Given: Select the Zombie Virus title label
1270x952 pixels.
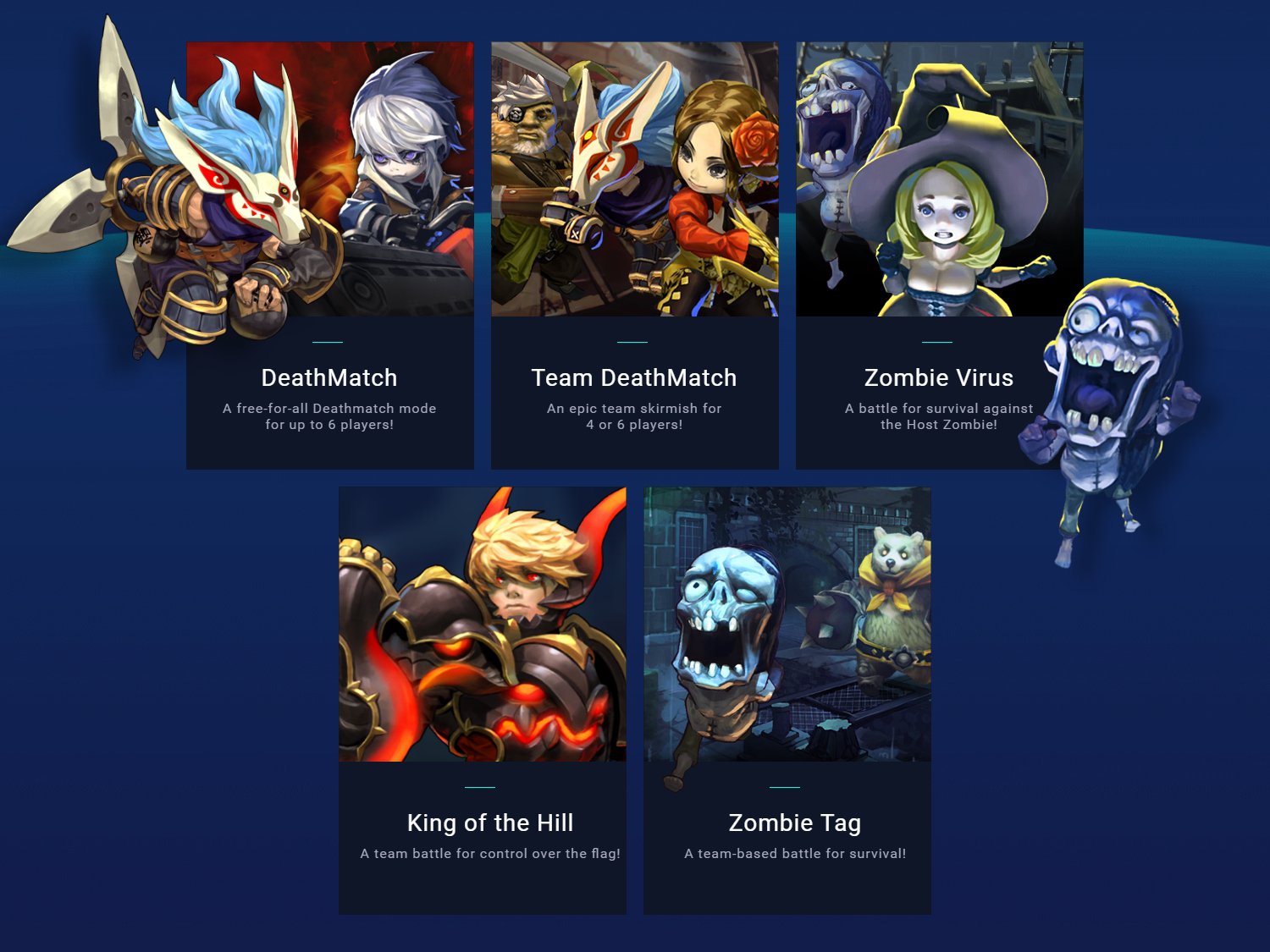Looking at the screenshot, I should (939, 378).
